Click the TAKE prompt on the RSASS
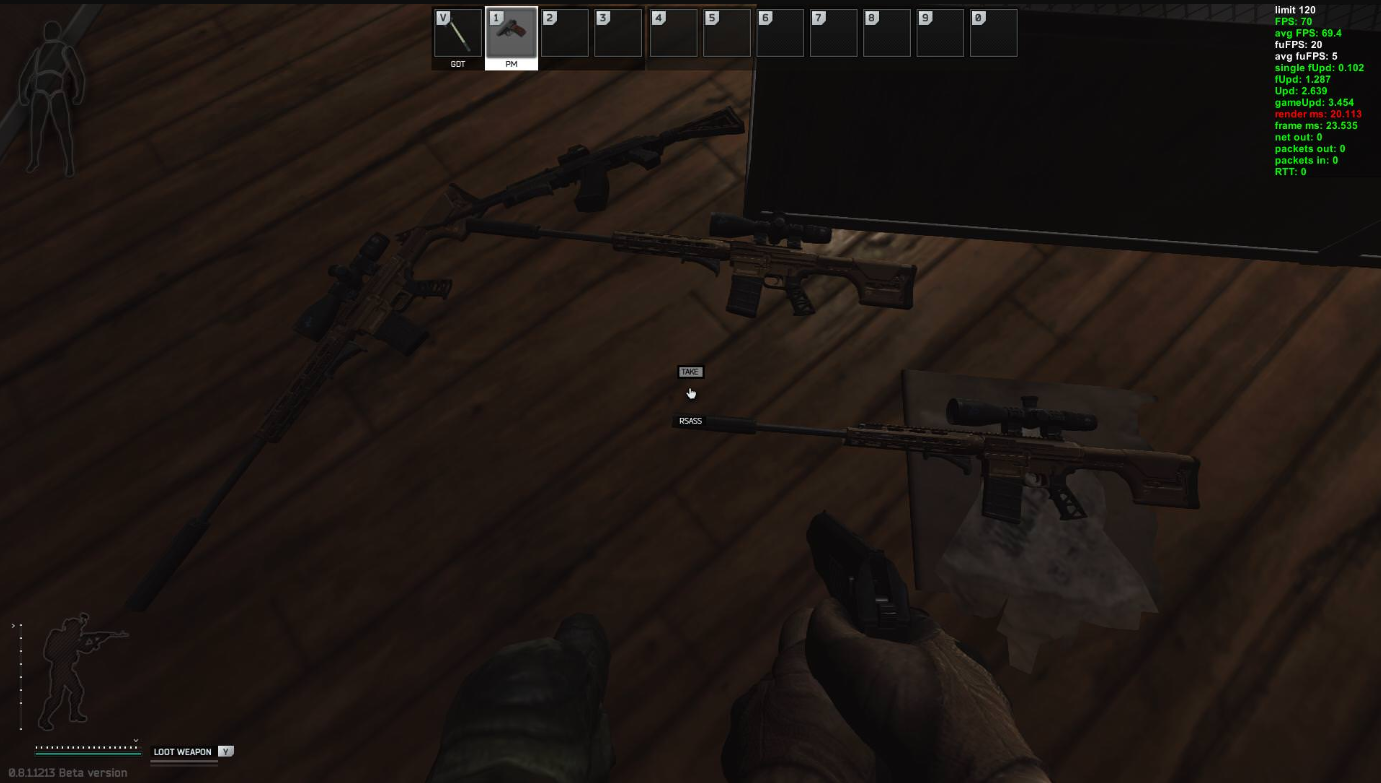1381x783 pixels. (692, 371)
